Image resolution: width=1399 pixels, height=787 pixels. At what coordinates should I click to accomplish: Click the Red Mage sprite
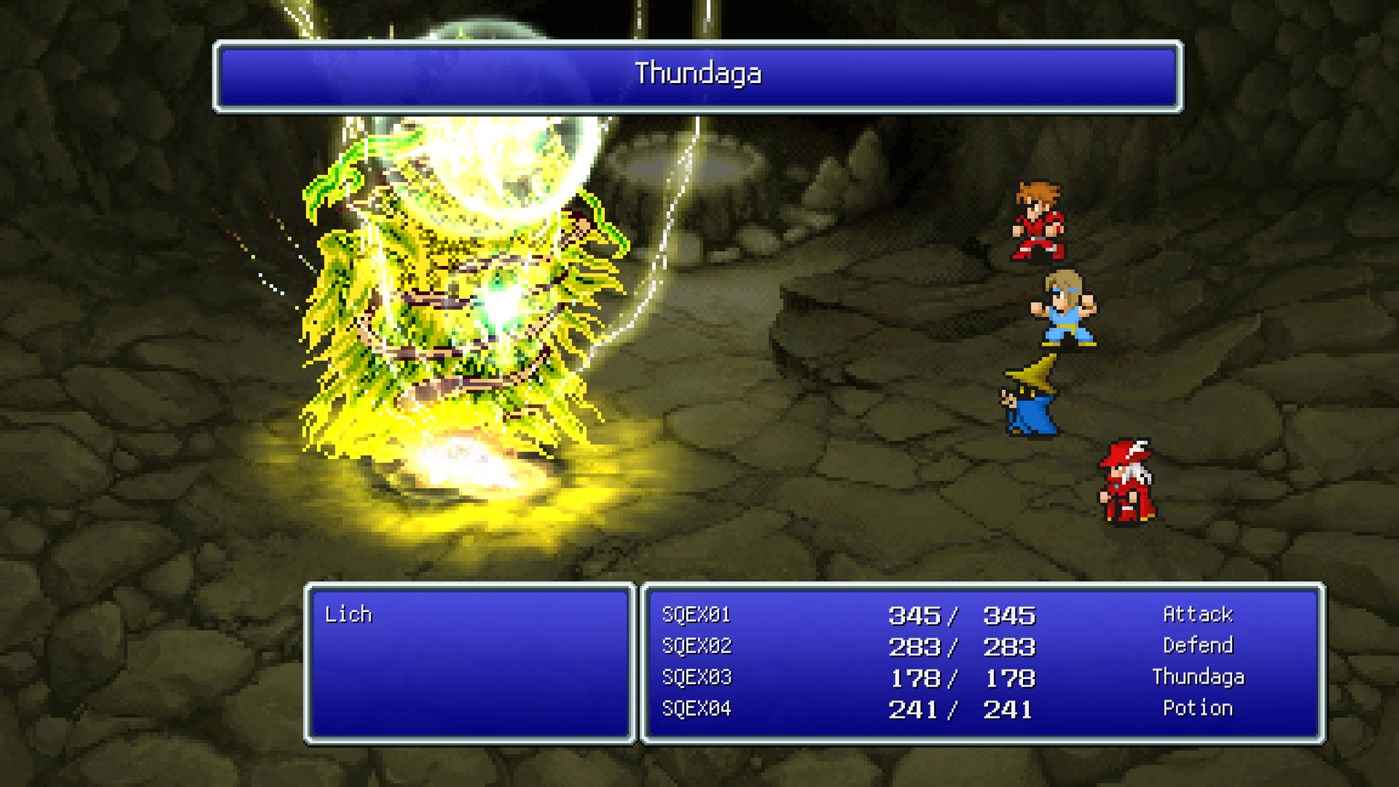tap(1127, 482)
